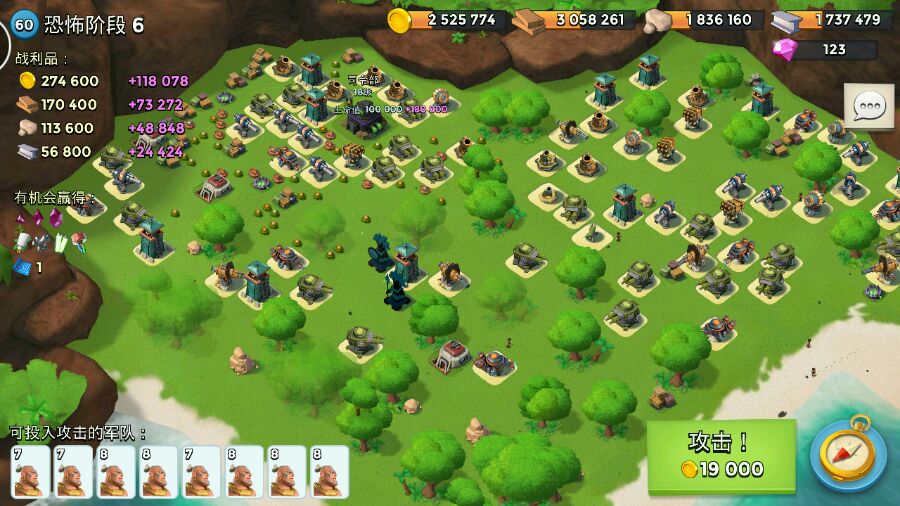Image resolution: width=900 pixels, height=506 pixels.
Task: Open the compass map button
Action: [x=847, y=455]
